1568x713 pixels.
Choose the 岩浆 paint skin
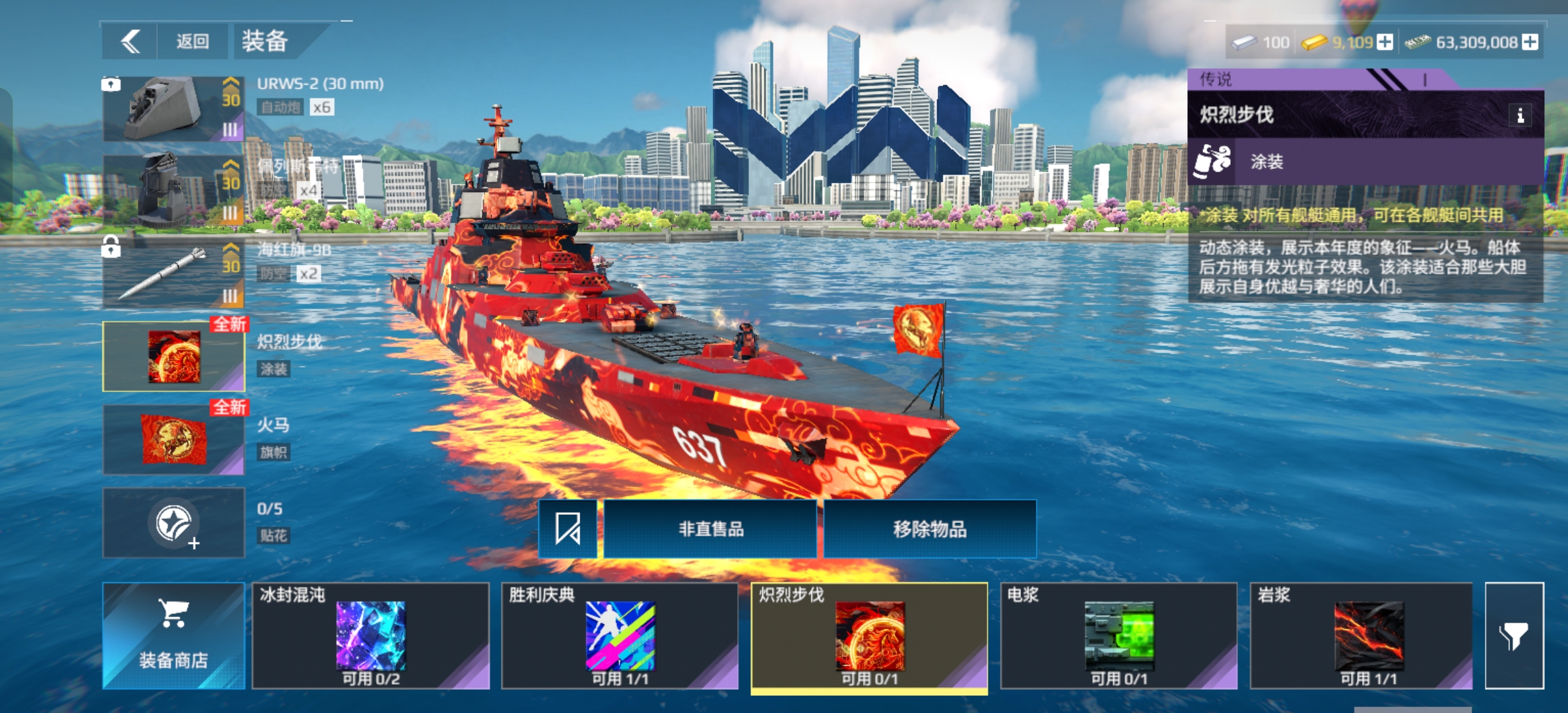click(x=1361, y=636)
